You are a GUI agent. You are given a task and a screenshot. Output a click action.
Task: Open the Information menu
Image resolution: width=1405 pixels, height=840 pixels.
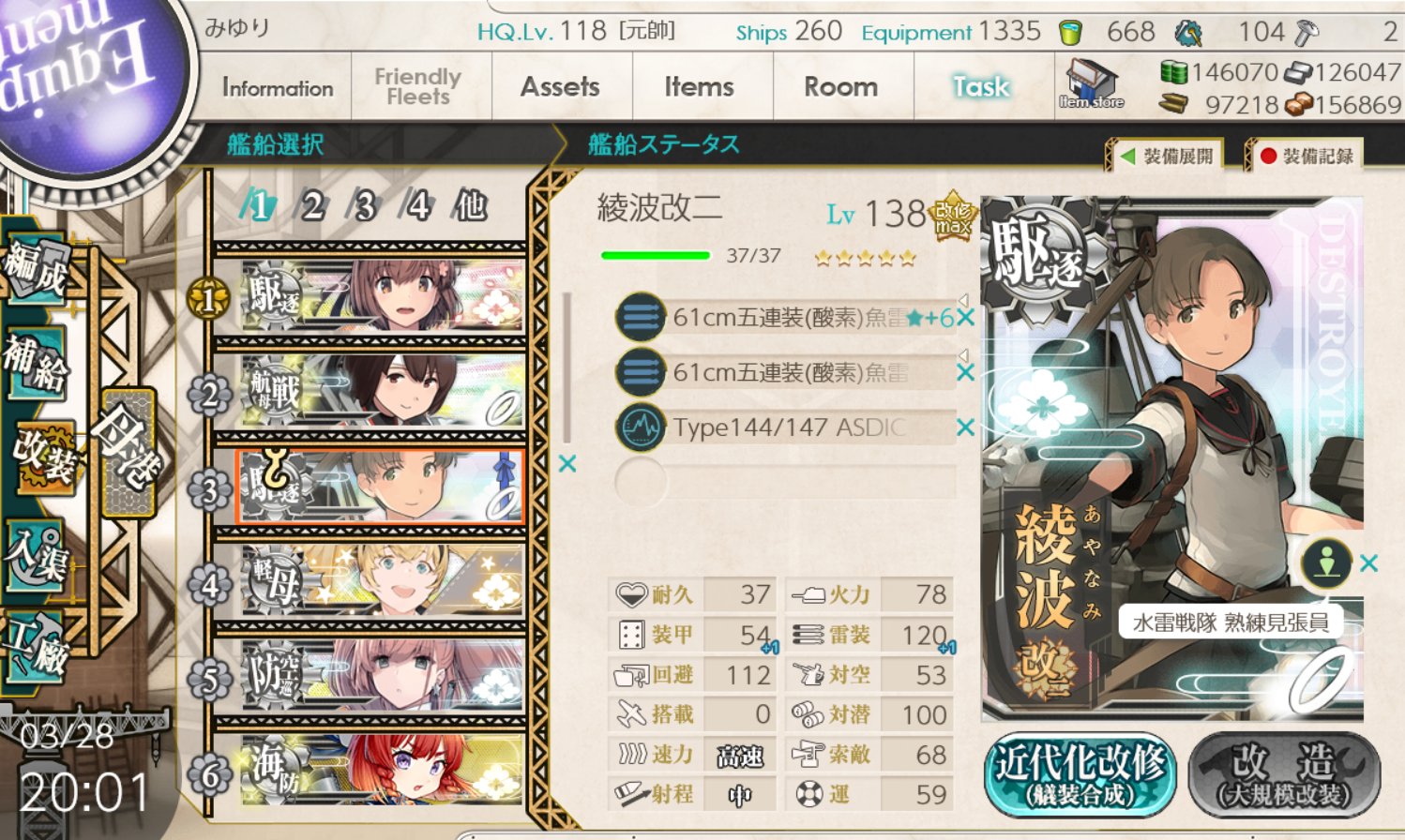278,87
